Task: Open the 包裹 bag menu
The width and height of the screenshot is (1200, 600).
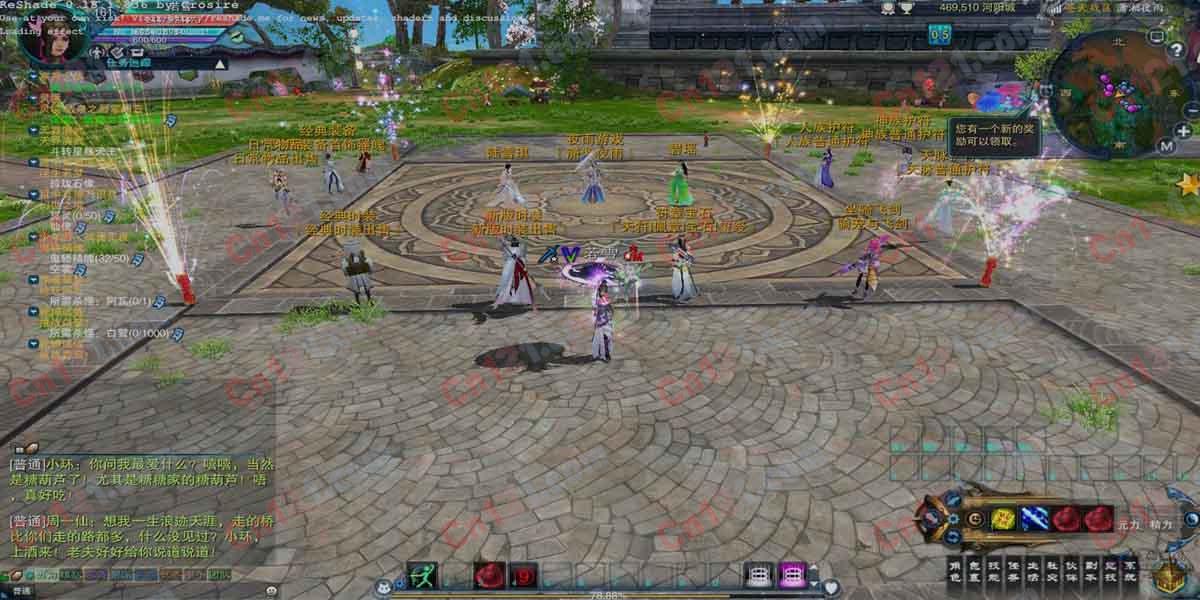Action: tap(975, 570)
